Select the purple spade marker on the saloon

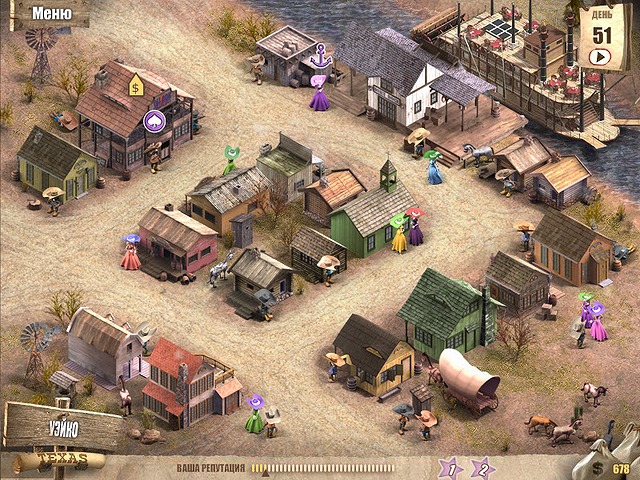pos(155,121)
